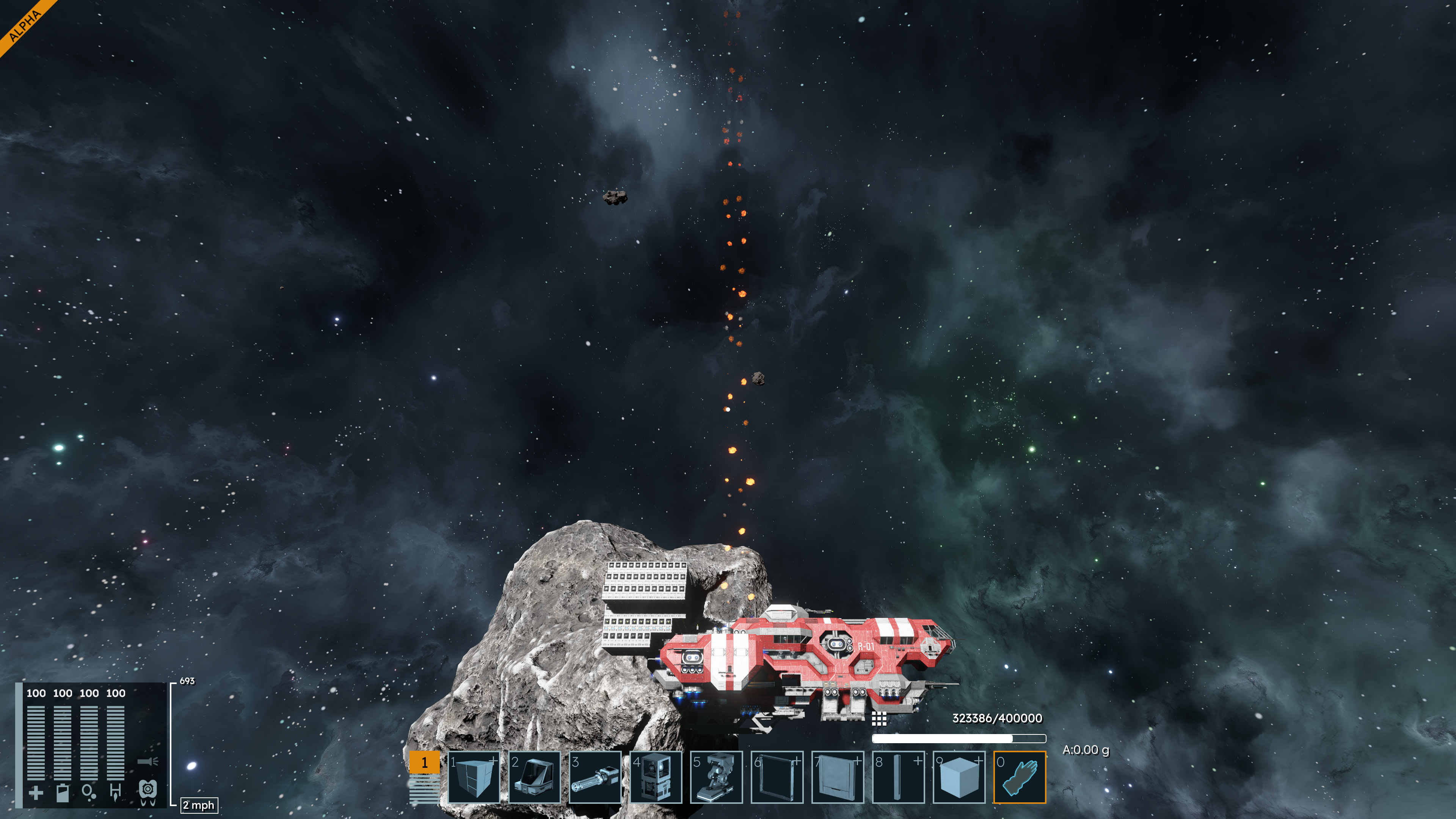The width and height of the screenshot is (1456, 819).
Task: Switch to the hand glove in slot 0
Action: click(x=1020, y=777)
